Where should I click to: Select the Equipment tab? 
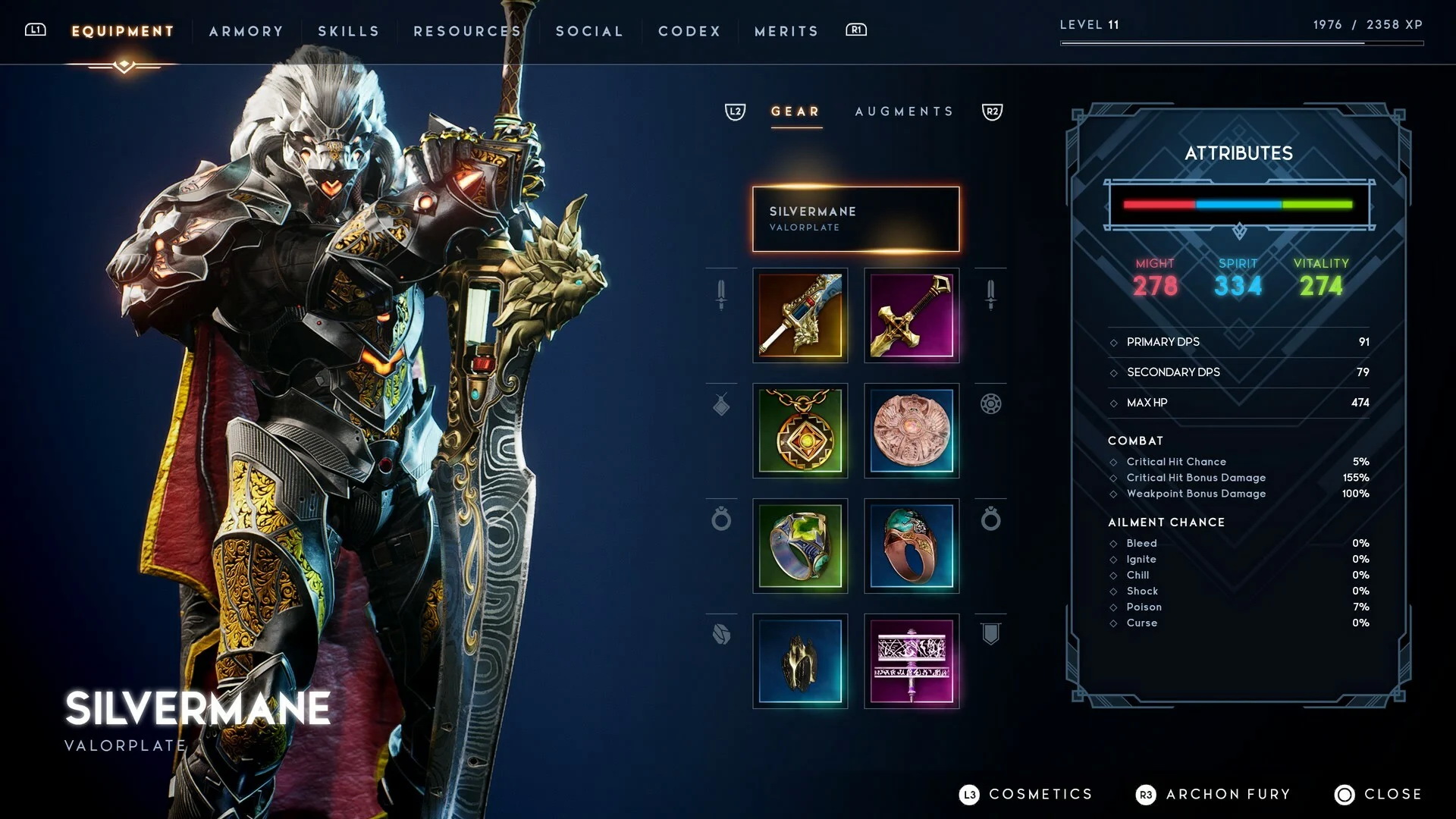coord(123,31)
